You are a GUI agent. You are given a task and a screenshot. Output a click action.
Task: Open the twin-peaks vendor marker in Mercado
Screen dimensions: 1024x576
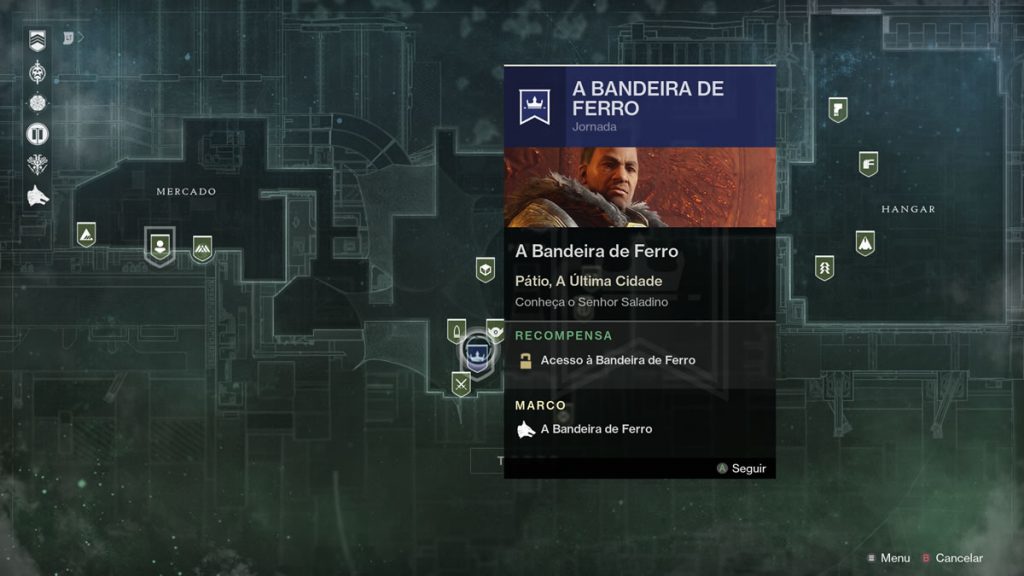pyautogui.click(x=202, y=248)
